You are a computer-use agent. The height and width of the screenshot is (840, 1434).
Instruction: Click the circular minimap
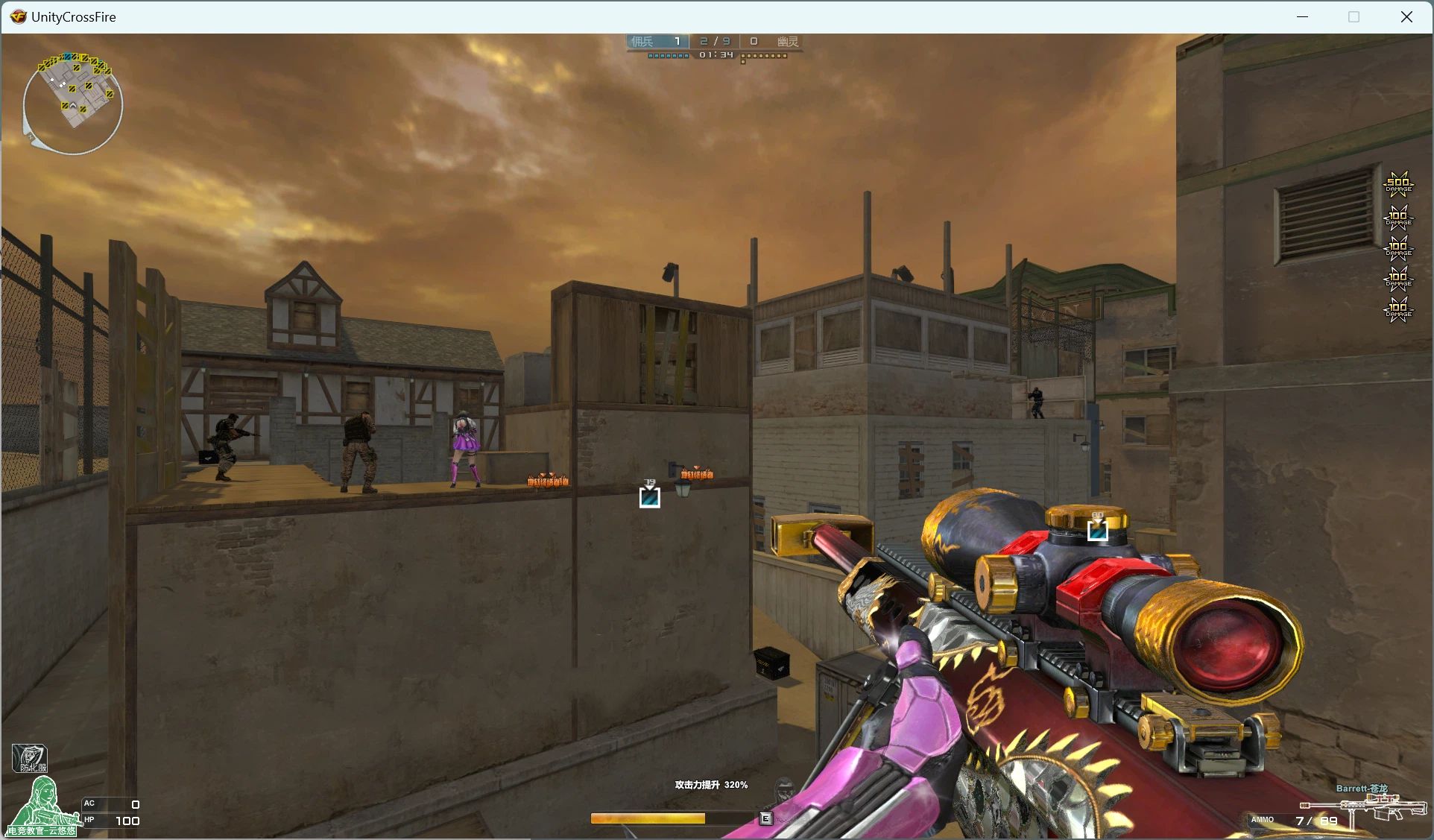coord(73,104)
